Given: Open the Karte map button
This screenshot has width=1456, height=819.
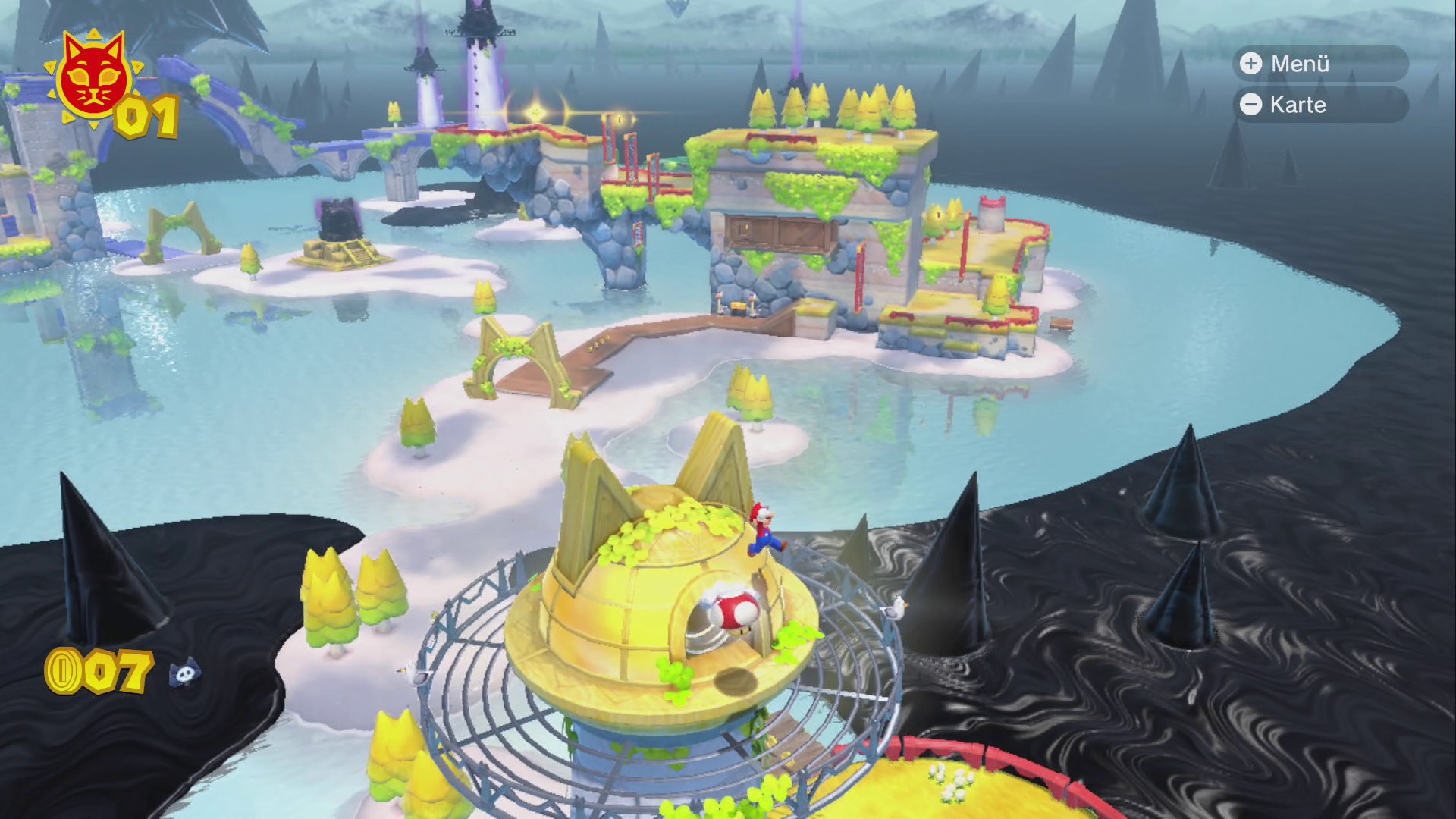Looking at the screenshot, I should point(1319,105).
